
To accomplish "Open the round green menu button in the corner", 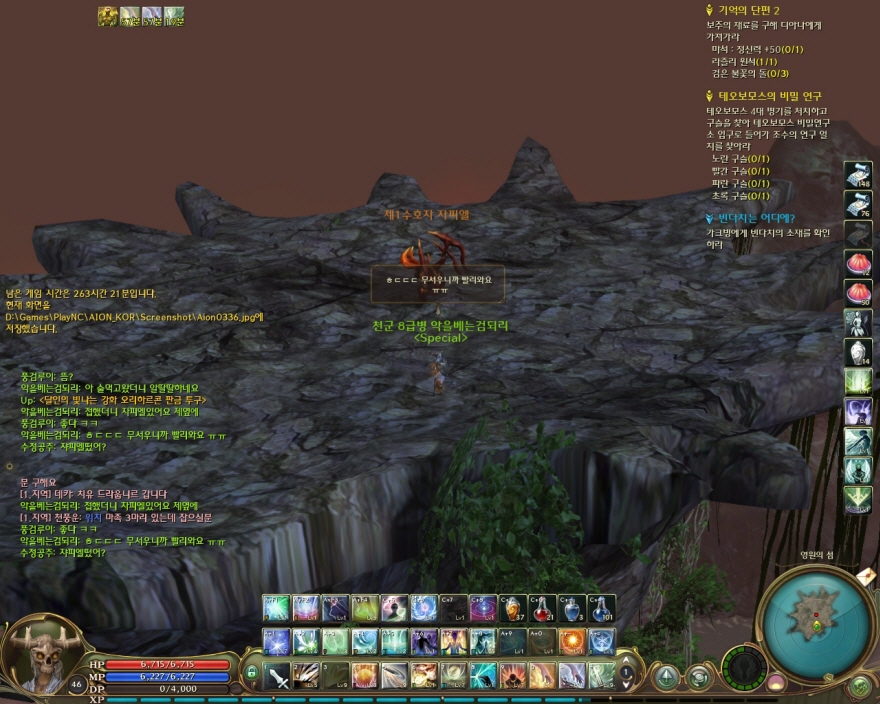I will (x=859, y=686).
